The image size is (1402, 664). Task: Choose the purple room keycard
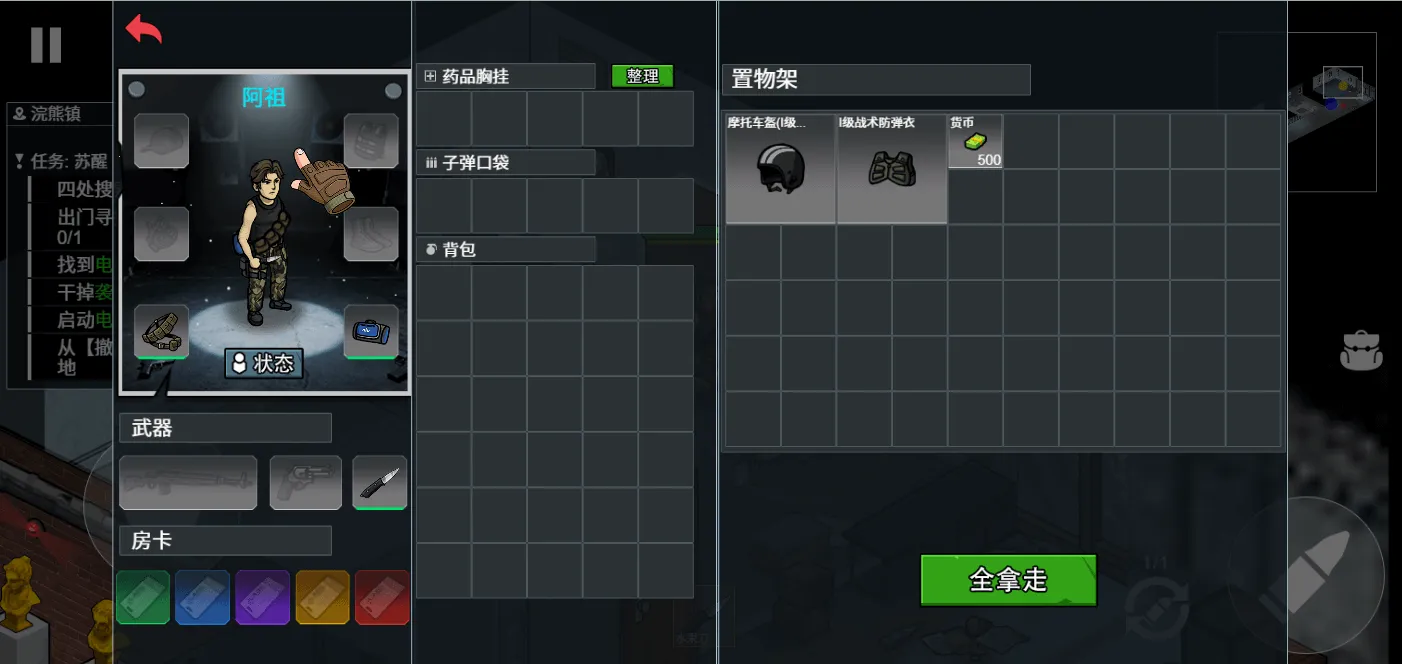pos(263,597)
